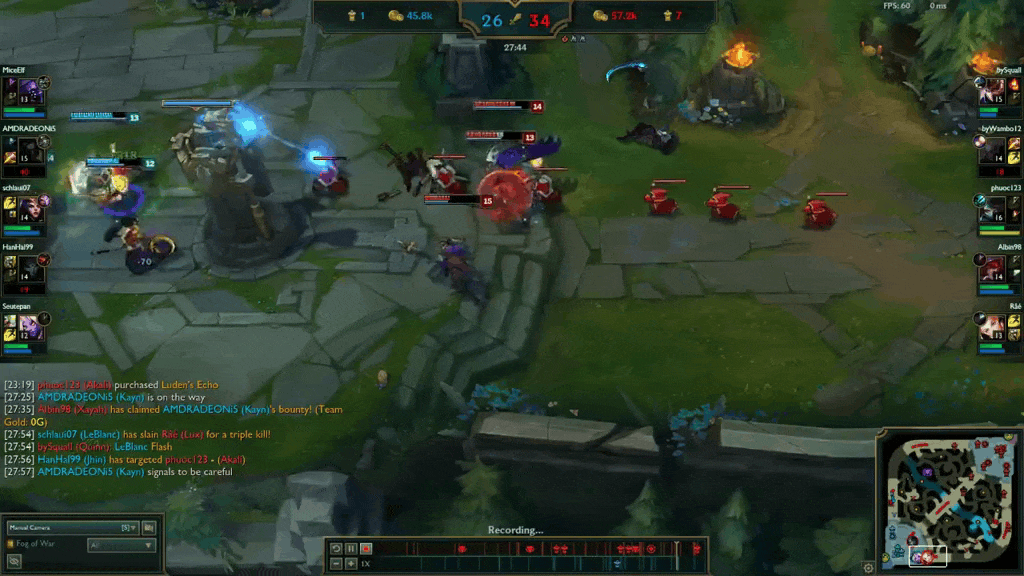Select Albin98's Xayah portrait
Screen dimensions: 1024x576
(x=992, y=268)
